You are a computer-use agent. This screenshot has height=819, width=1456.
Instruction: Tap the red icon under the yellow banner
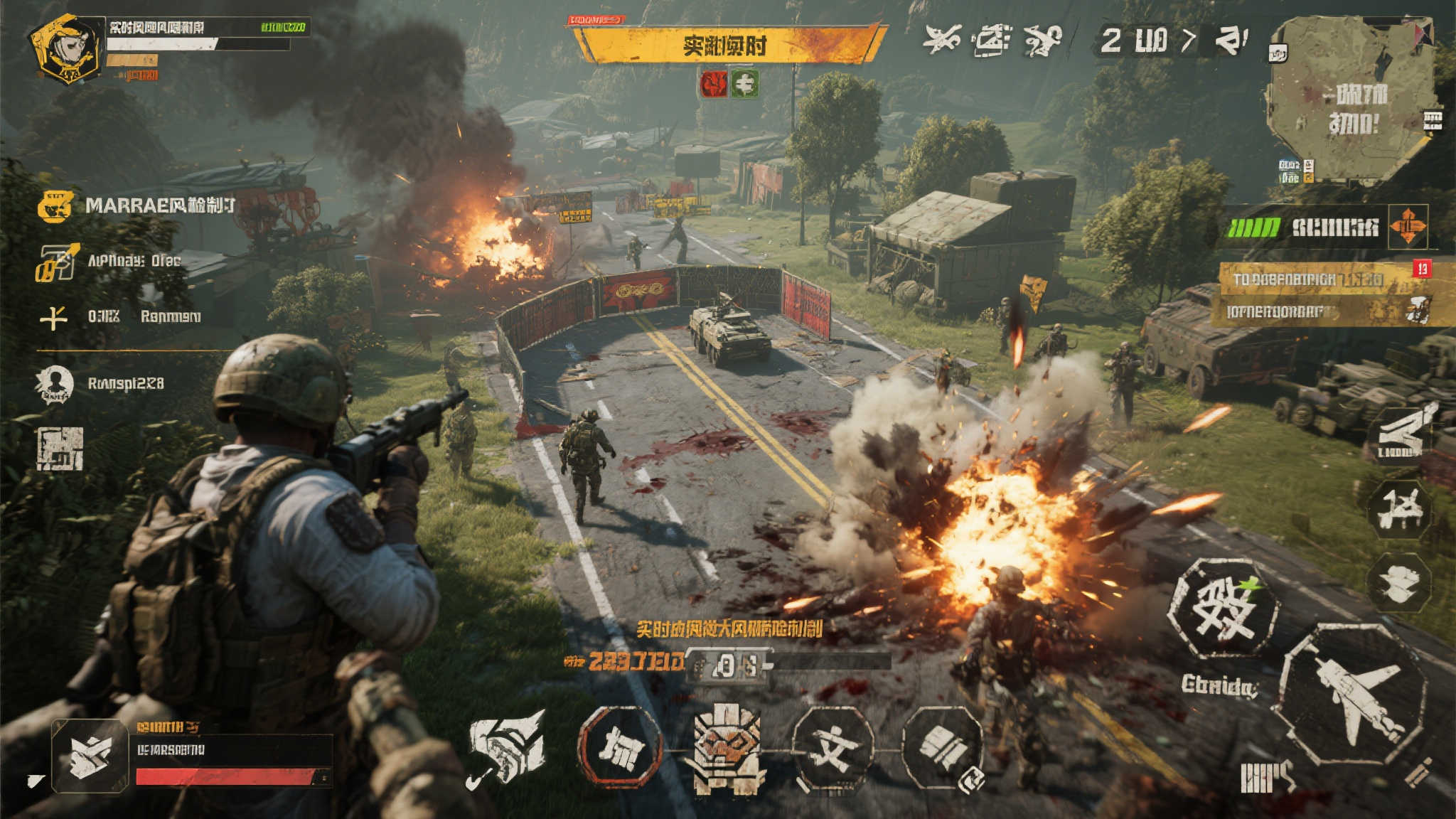coord(714,84)
